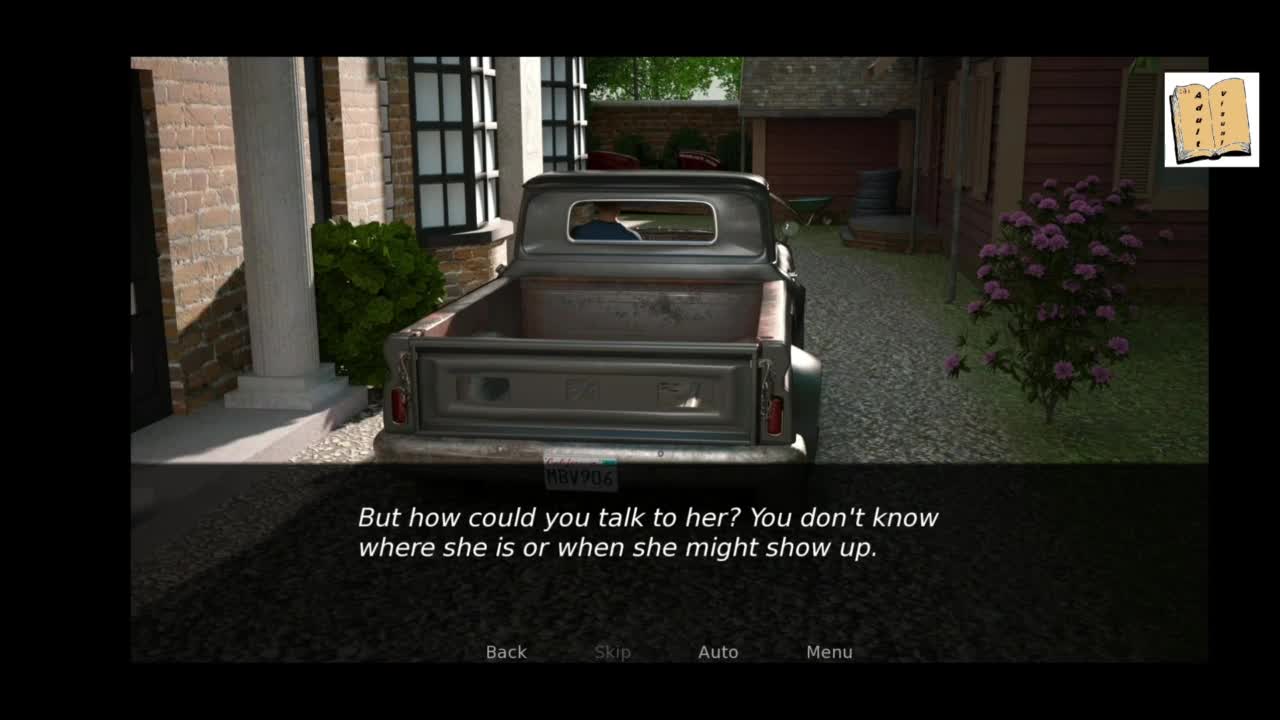This screenshot has width=1280, height=720.
Task: Enable Auto dialogue advance
Action: click(718, 652)
